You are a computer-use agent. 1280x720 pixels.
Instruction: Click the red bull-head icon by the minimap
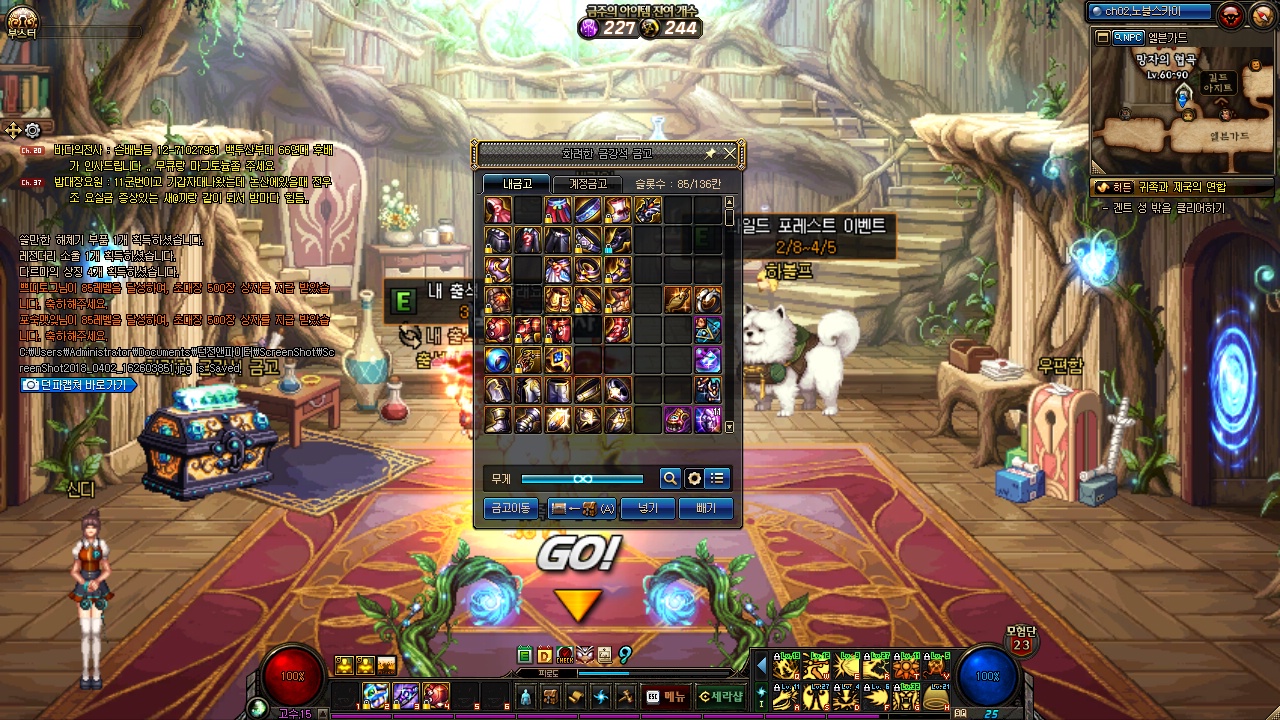click(1230, 14)
